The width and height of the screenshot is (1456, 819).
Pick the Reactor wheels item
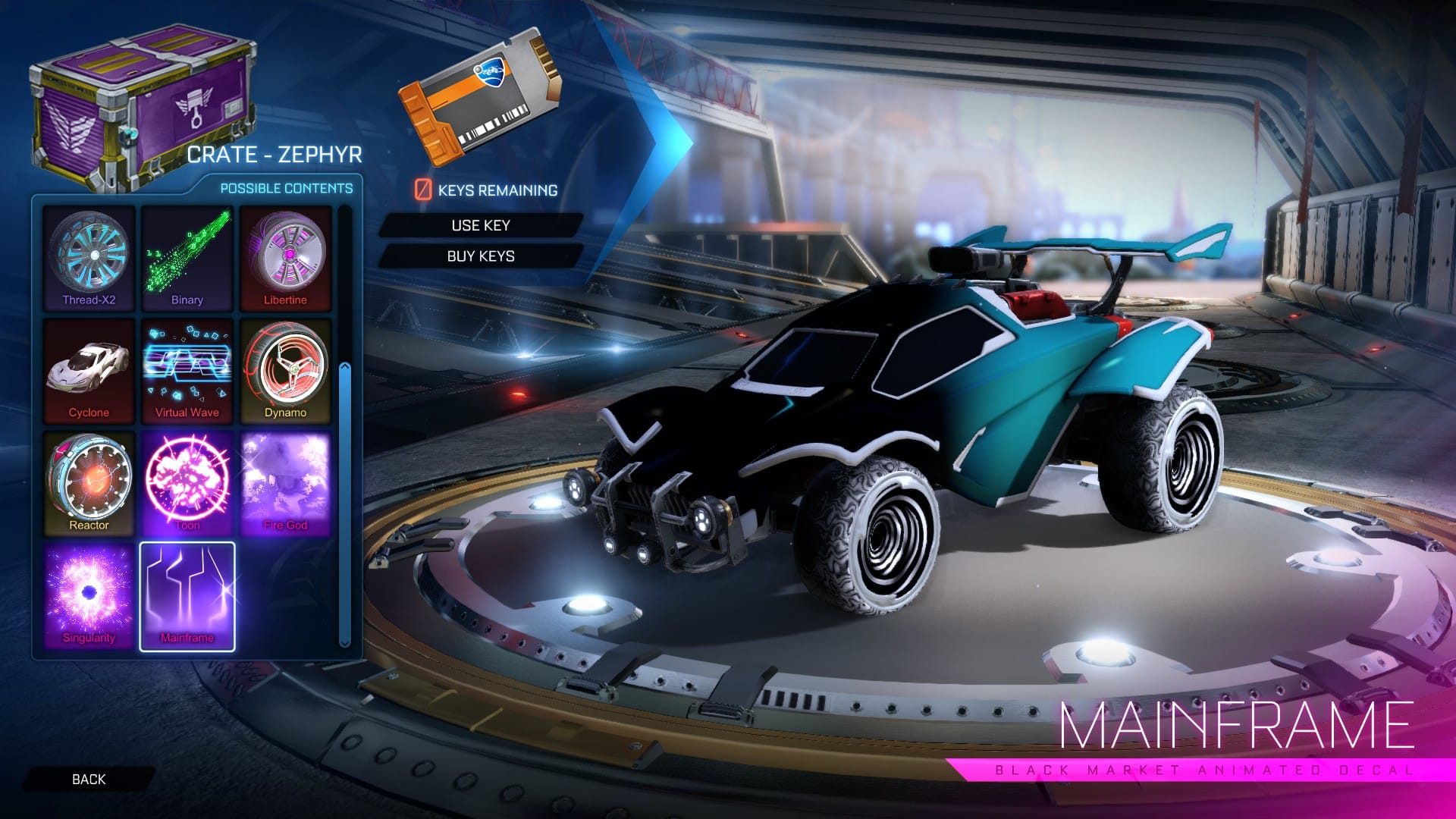coord(89,483)
